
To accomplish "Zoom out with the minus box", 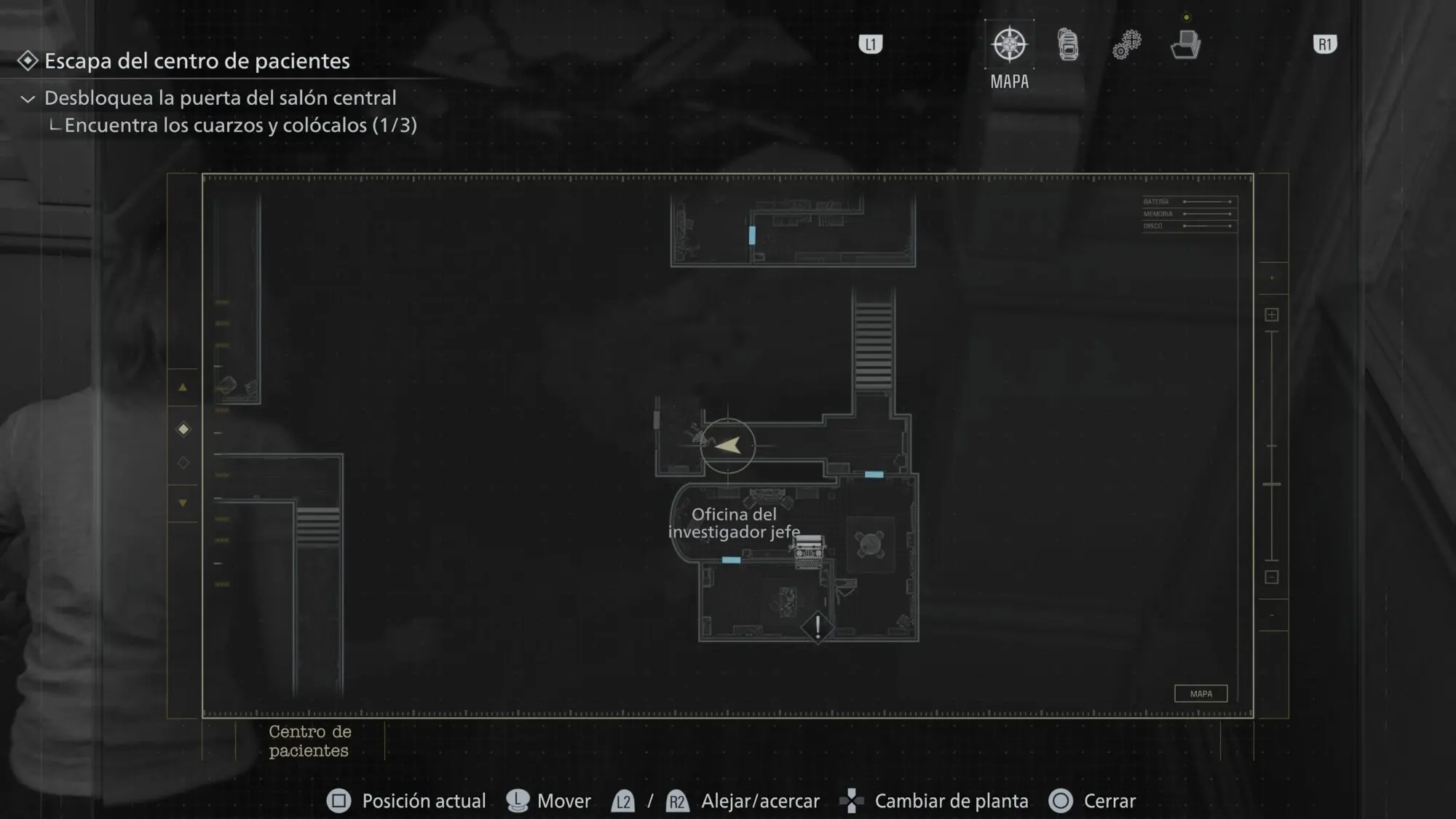I will click(1272, 577).
